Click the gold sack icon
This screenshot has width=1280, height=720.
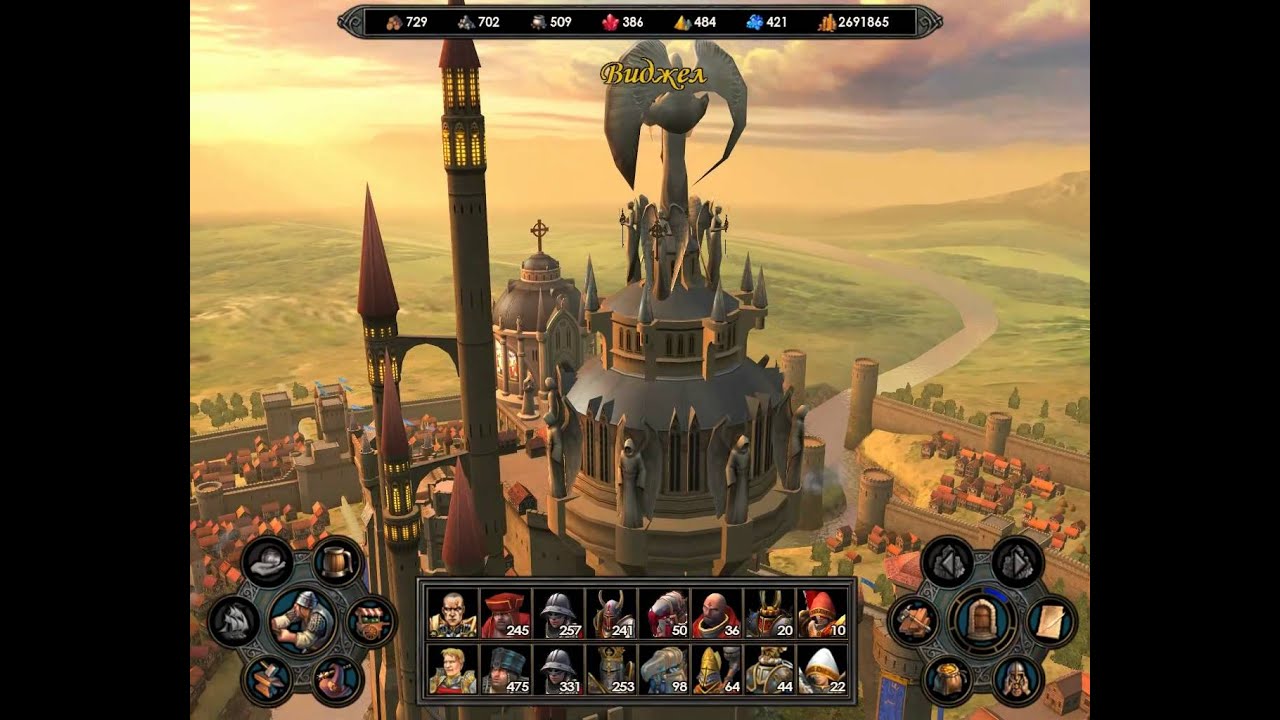click(947, 680)
